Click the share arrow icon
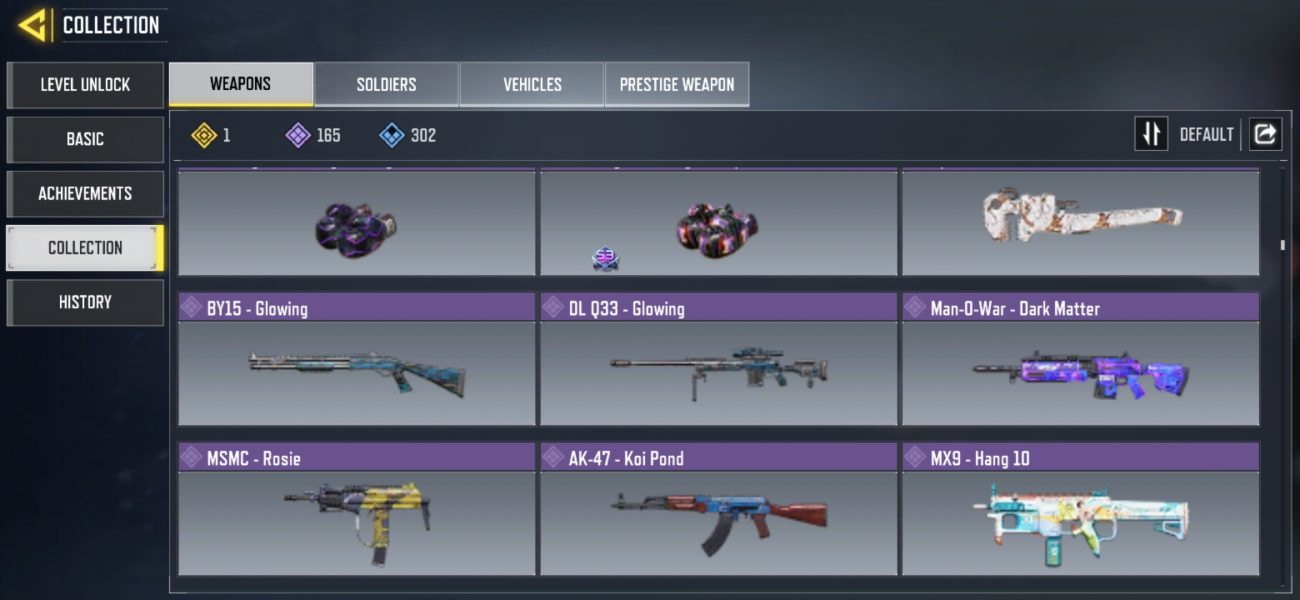1300x600 pixels. (x=1265, y=134)
